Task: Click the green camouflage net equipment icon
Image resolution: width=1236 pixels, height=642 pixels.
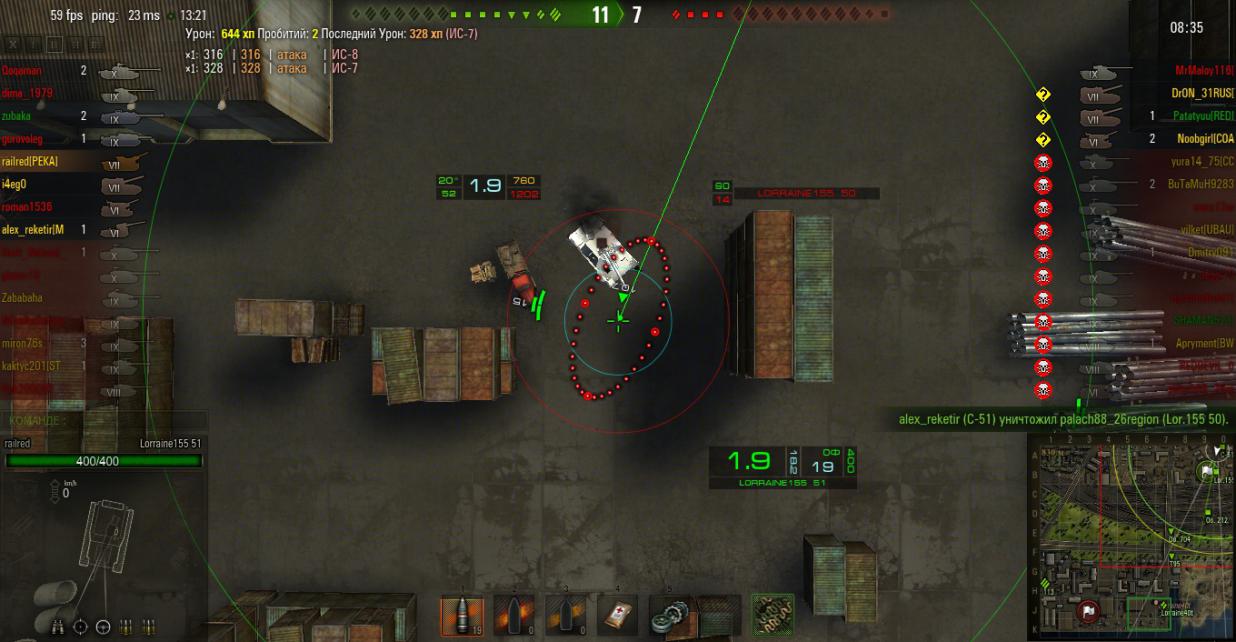Action: pyautogui.click(x=773, y=615)
